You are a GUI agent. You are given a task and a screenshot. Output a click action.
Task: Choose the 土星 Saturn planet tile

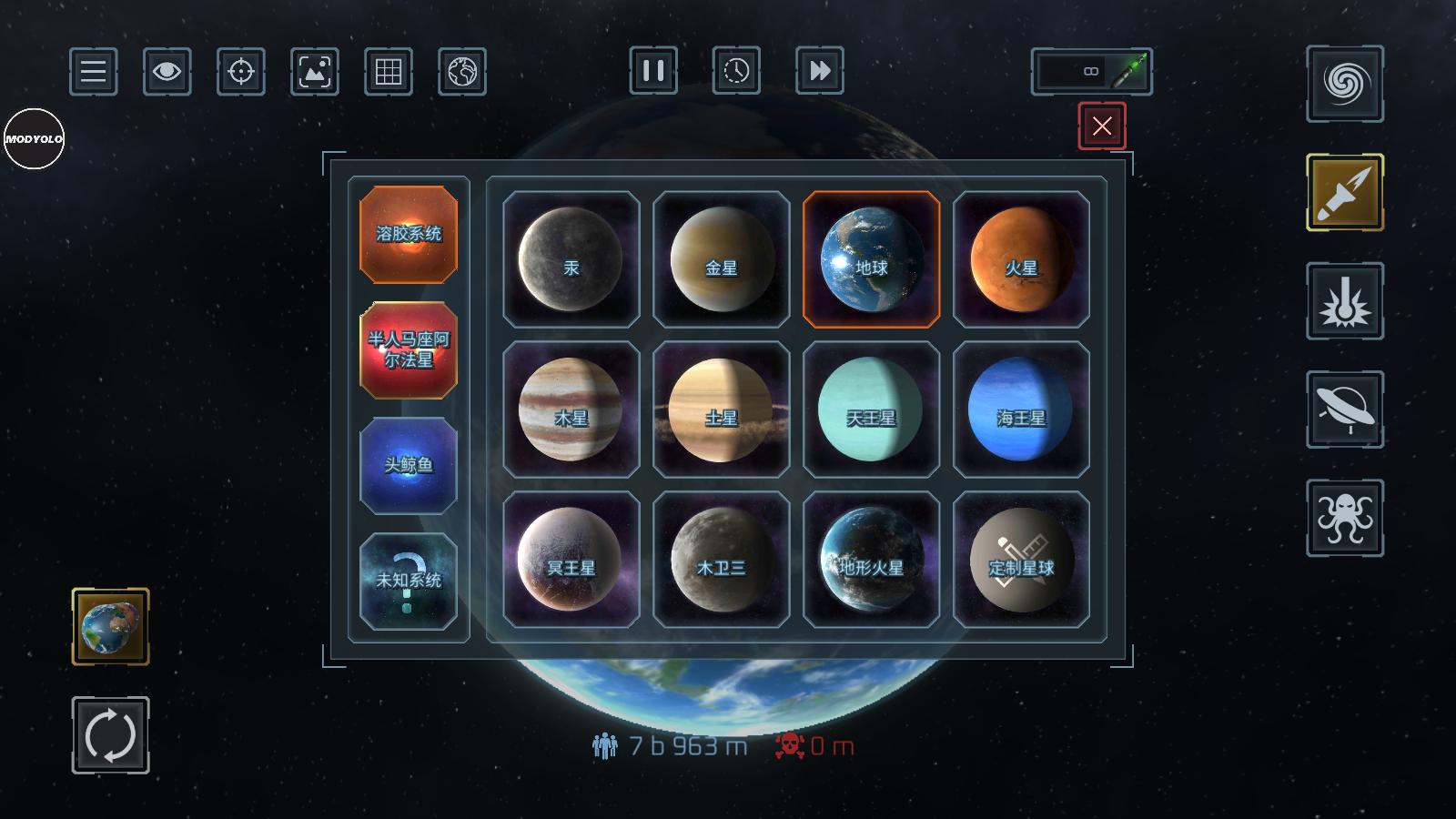pyautogui.click(x=721, y=409)
